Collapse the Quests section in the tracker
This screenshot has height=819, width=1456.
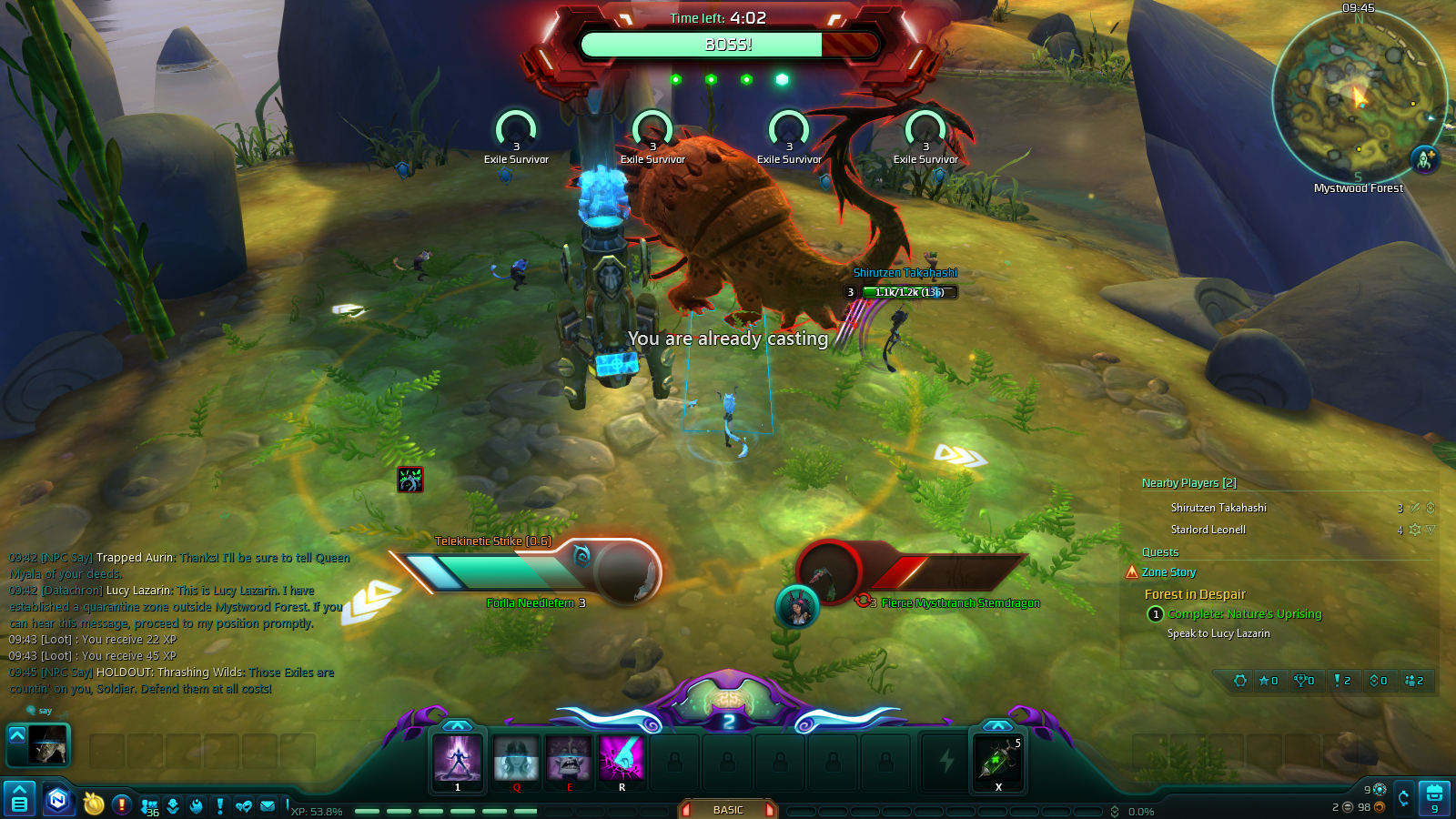[1162, 552]
